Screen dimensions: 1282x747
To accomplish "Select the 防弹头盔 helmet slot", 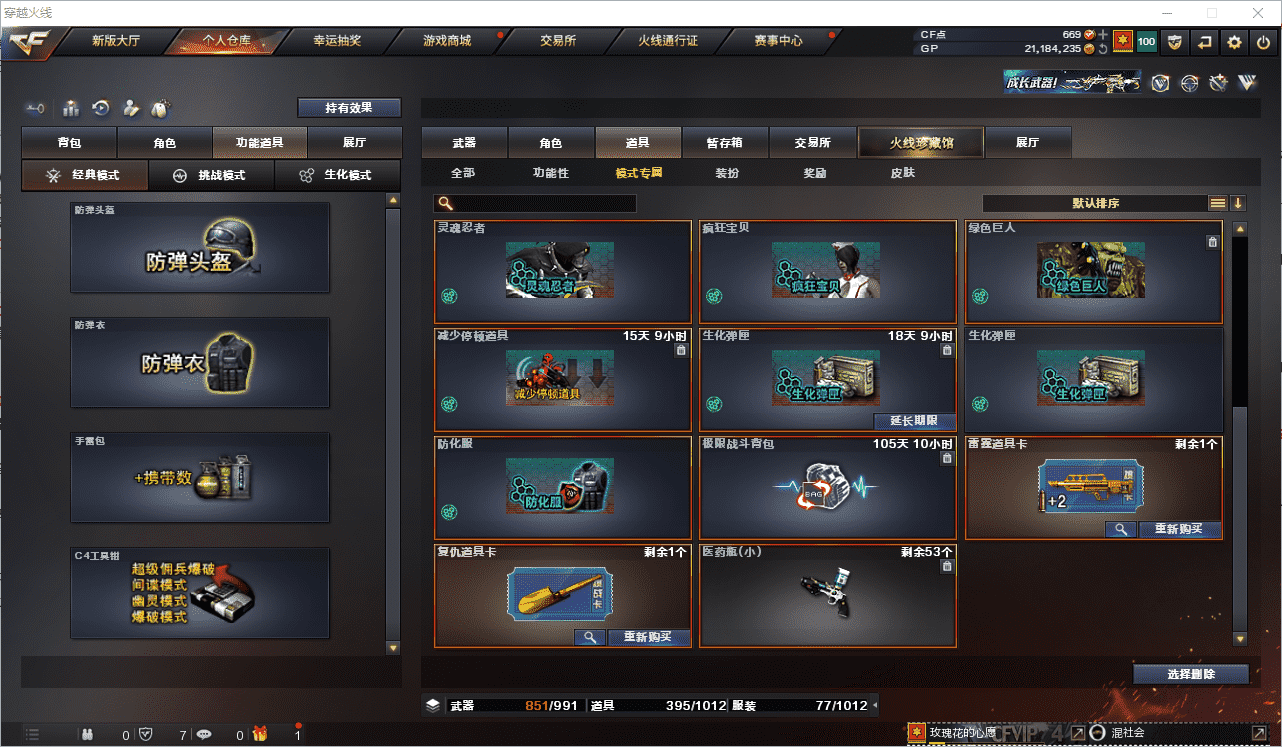I will coord(200,248).
